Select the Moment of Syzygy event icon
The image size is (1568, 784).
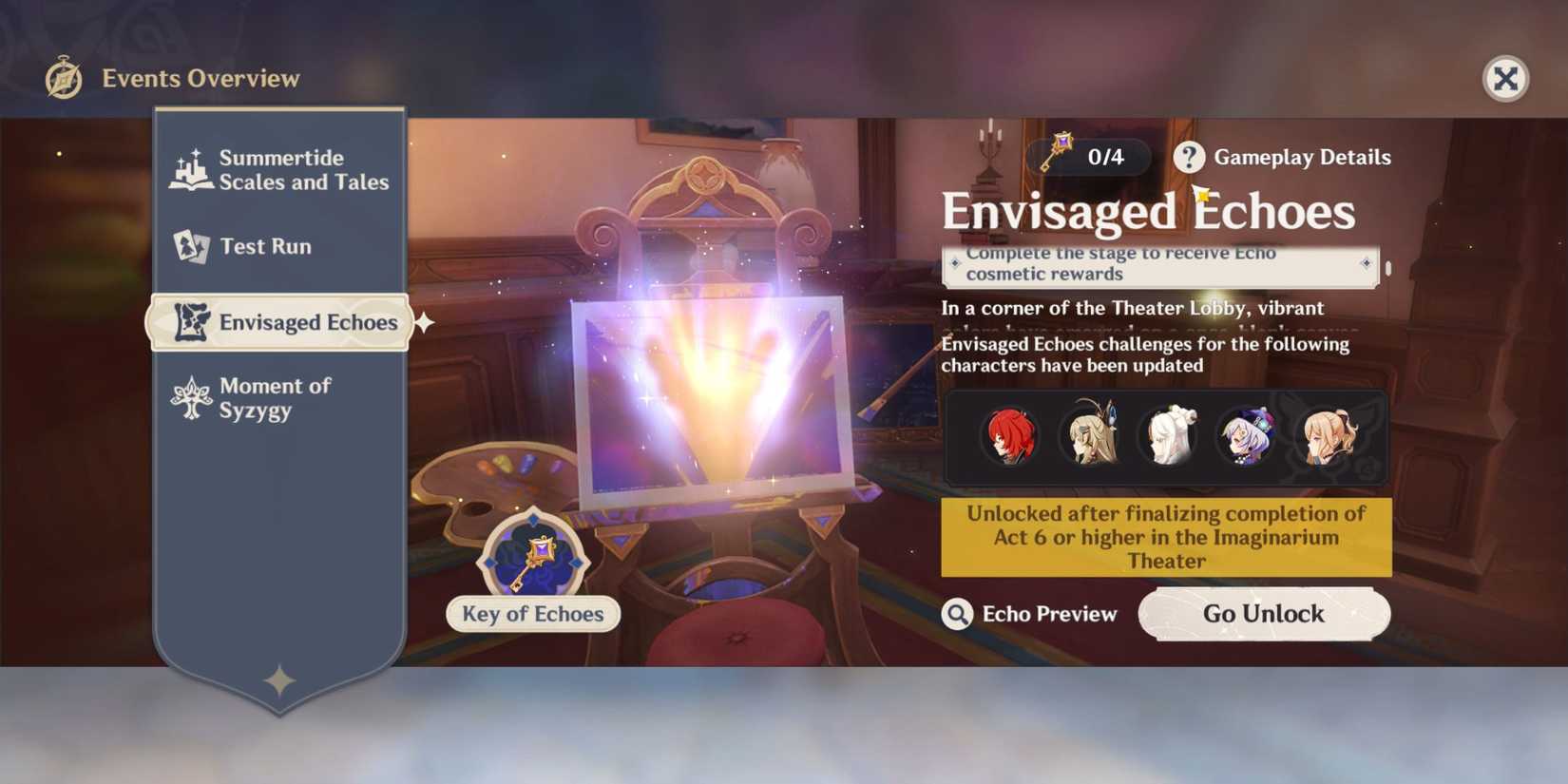(x=192, y=396)
